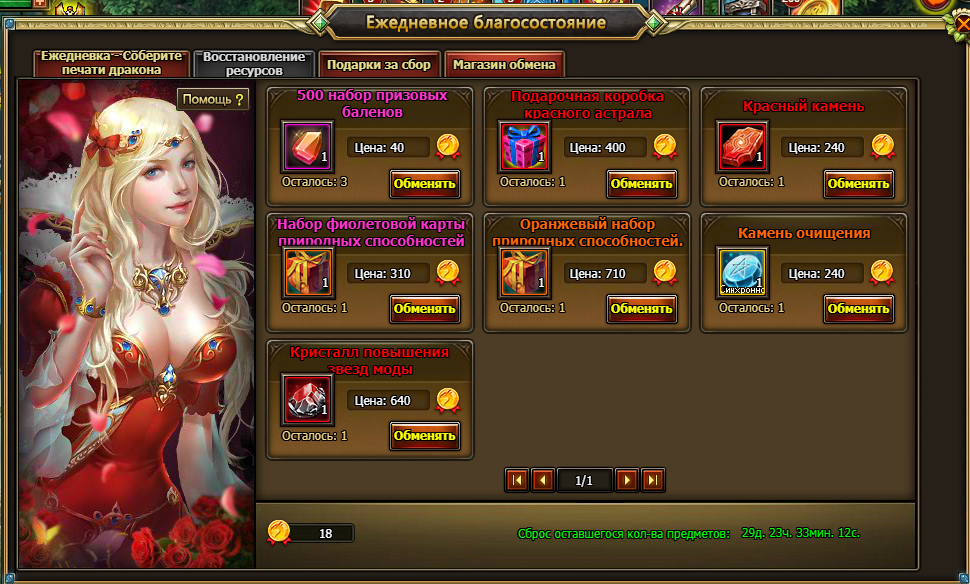Image resolution: width=970 pixels, height=584 pixels.
Task: Exchange for 500 набор призовых баленов
Action: [x=425, y=183]
